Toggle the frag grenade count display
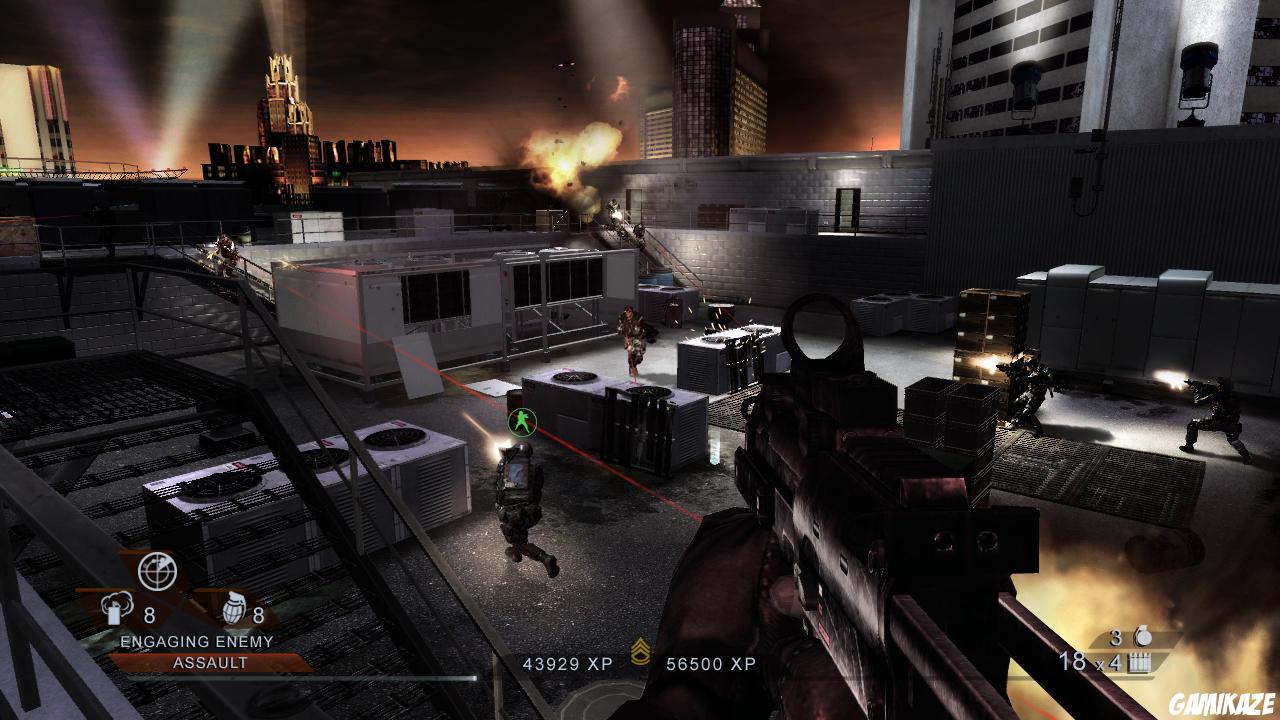 click(x=259, y=615)
